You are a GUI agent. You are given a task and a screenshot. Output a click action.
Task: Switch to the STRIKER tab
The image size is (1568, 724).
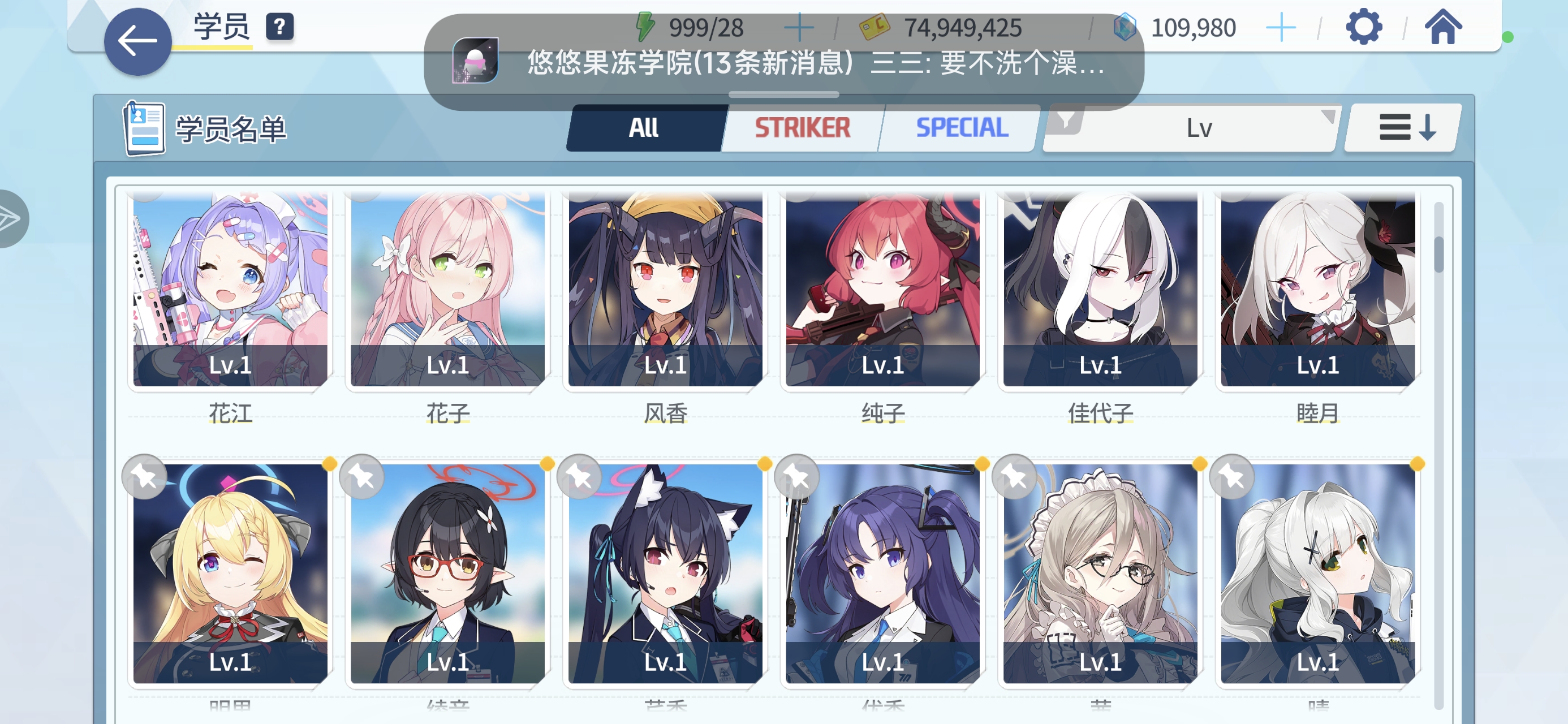(x=801, y=127)
